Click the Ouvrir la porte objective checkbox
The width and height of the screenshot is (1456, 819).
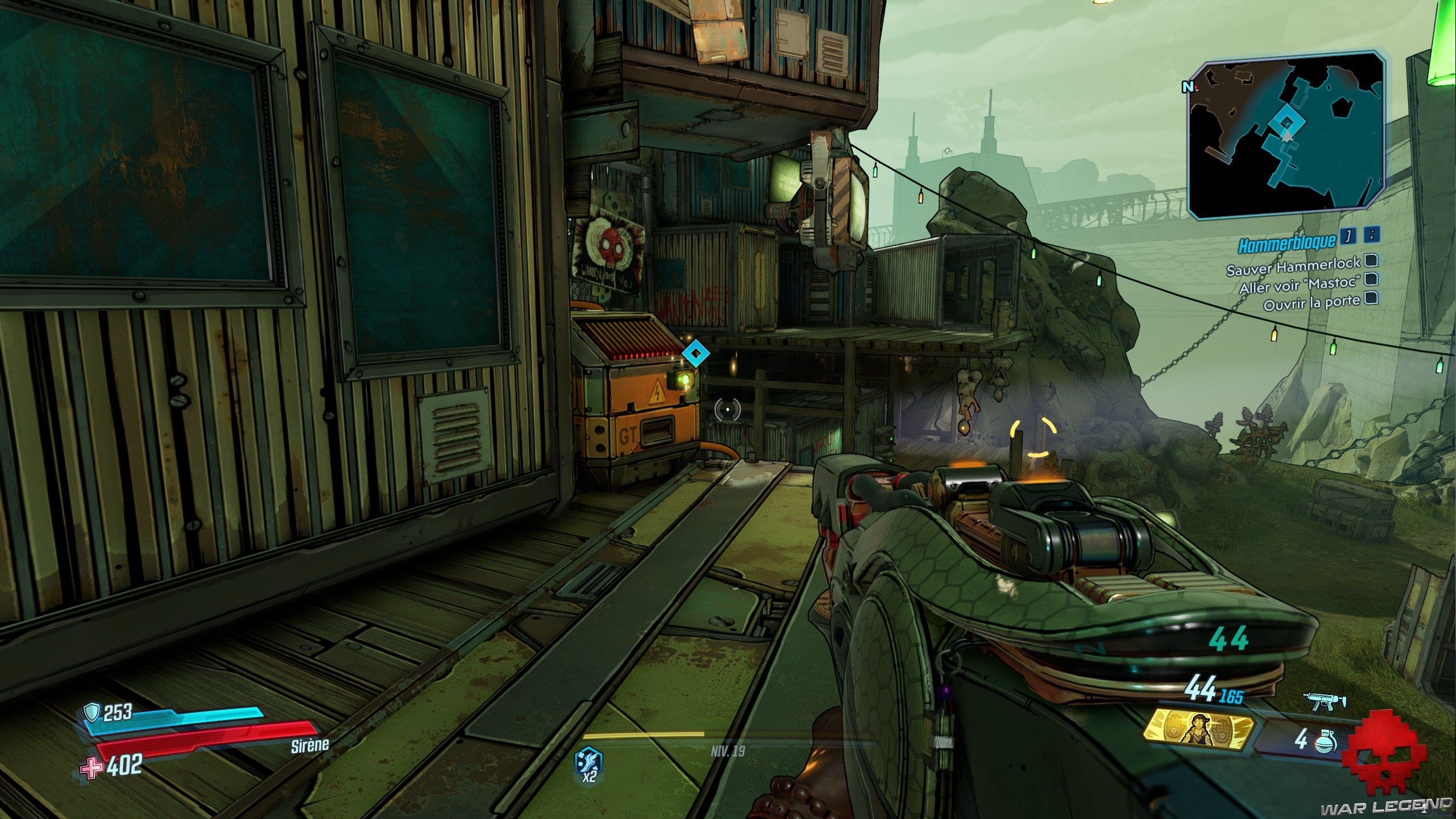click(1371, 297)
